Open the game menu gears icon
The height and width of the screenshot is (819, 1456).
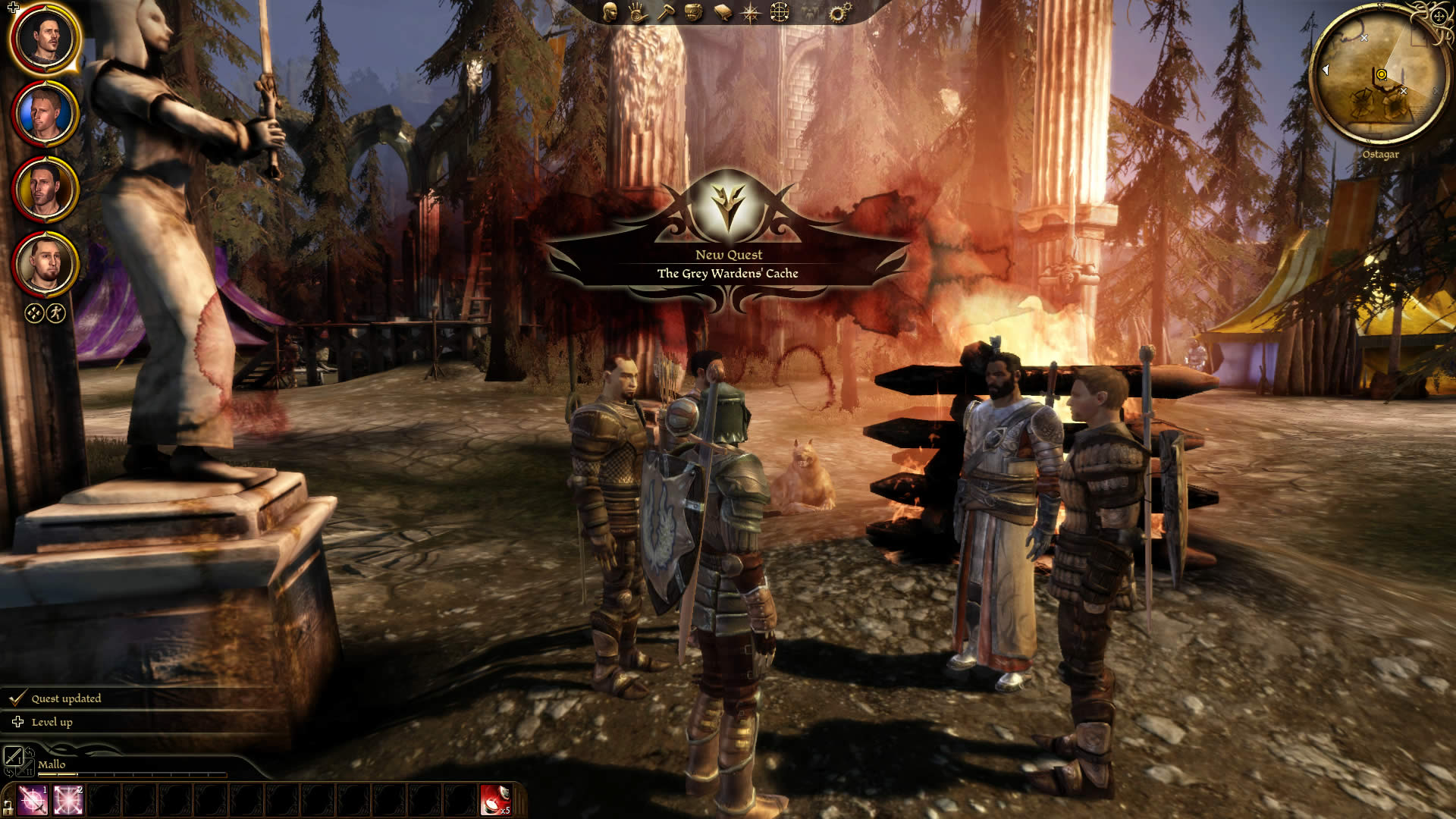[x=839, y=12]
